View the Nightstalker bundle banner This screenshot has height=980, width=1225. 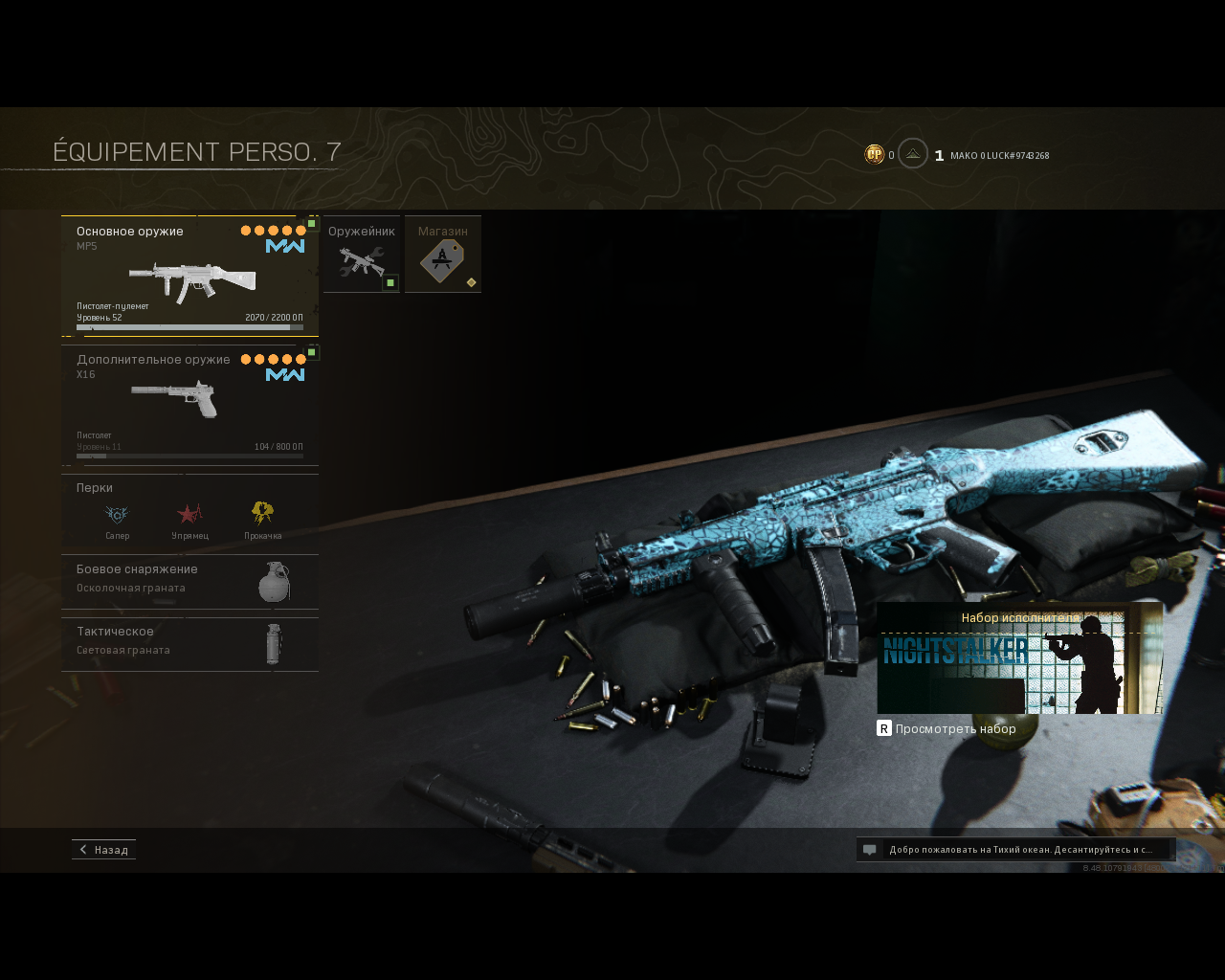coord(1020,660)
